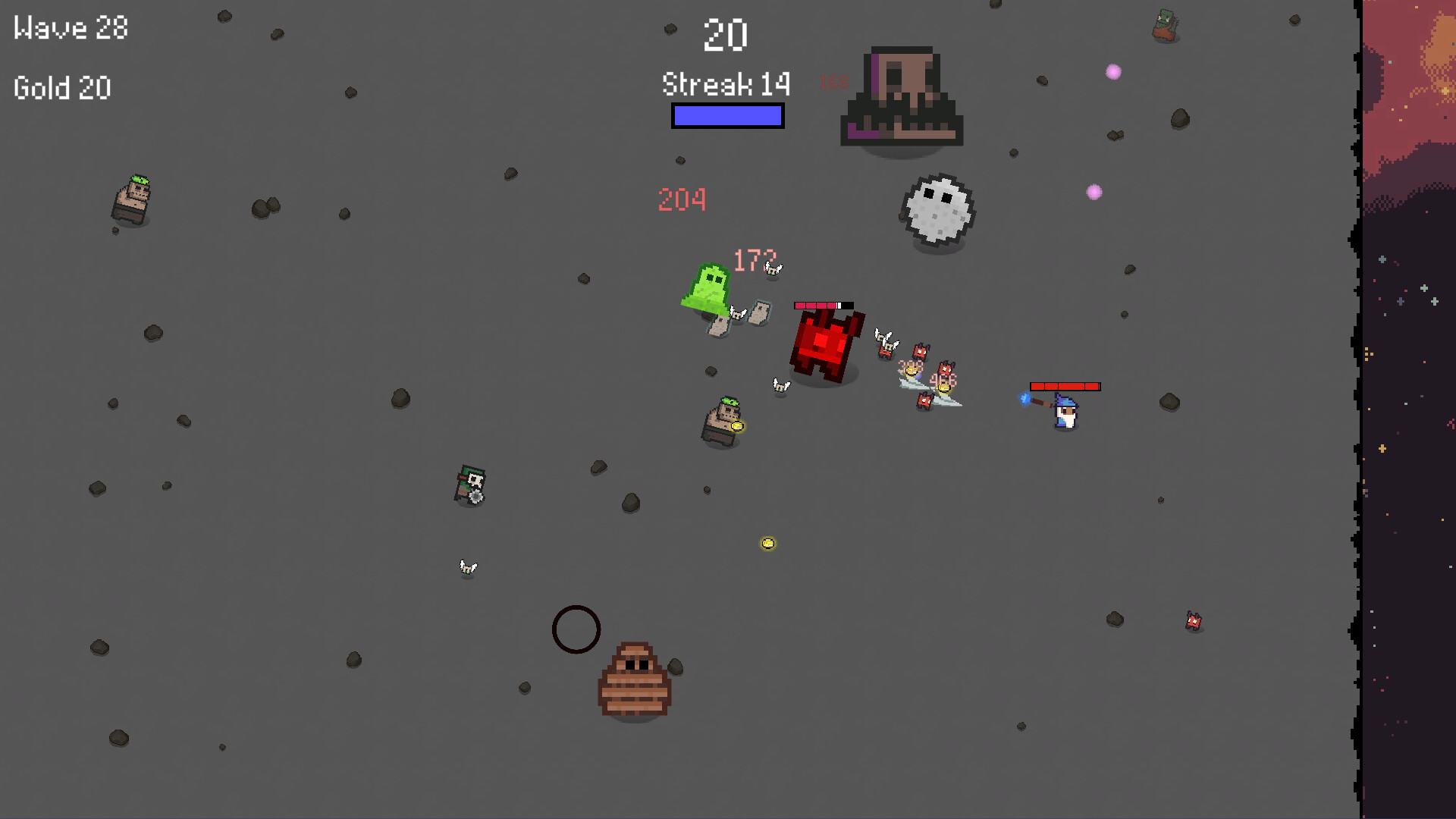
Task: Click the Gold 20 counter
Action: pyautogui.click(x=61, y=87)
